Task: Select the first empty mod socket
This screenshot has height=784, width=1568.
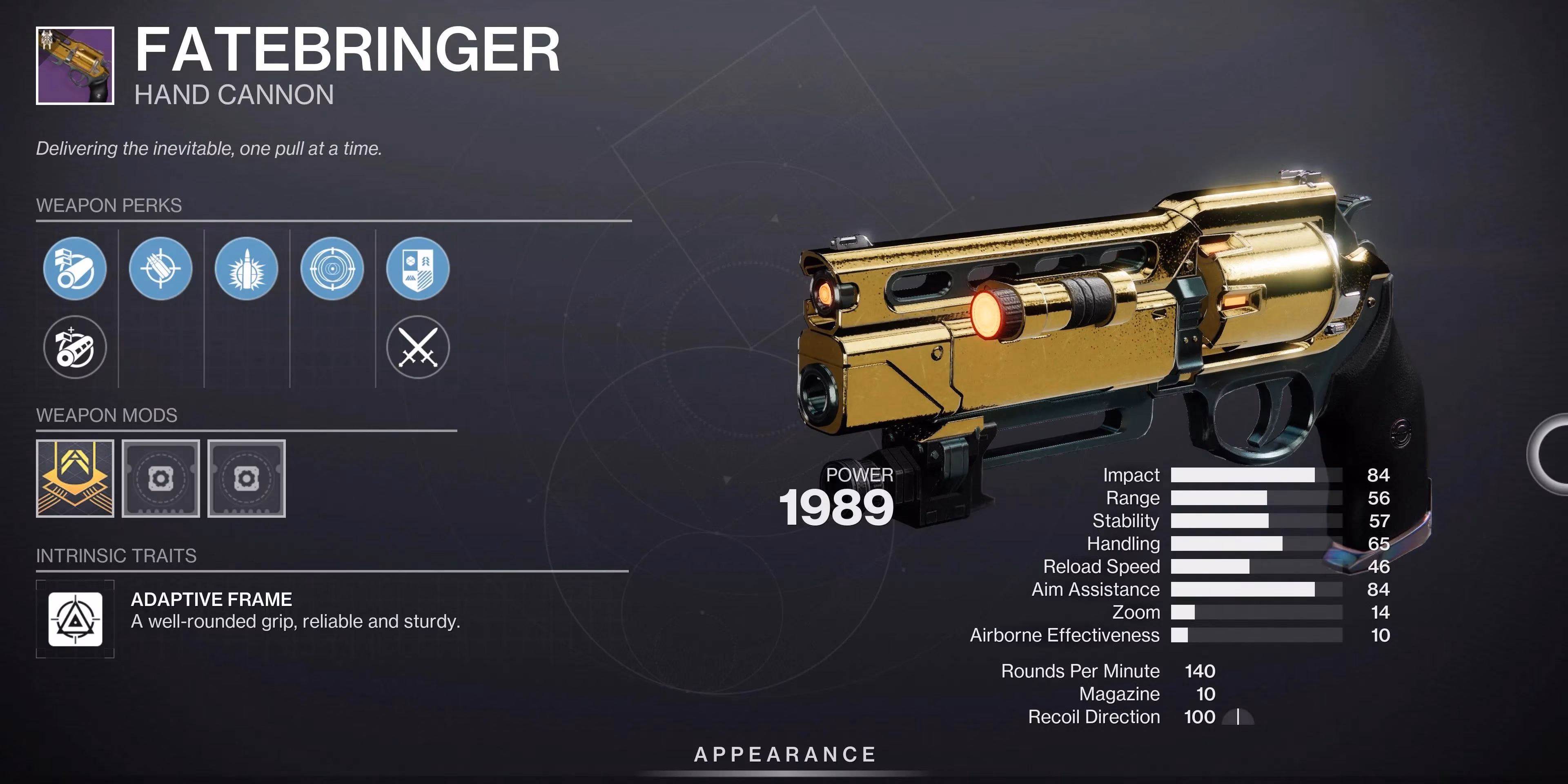Action: 161,479
